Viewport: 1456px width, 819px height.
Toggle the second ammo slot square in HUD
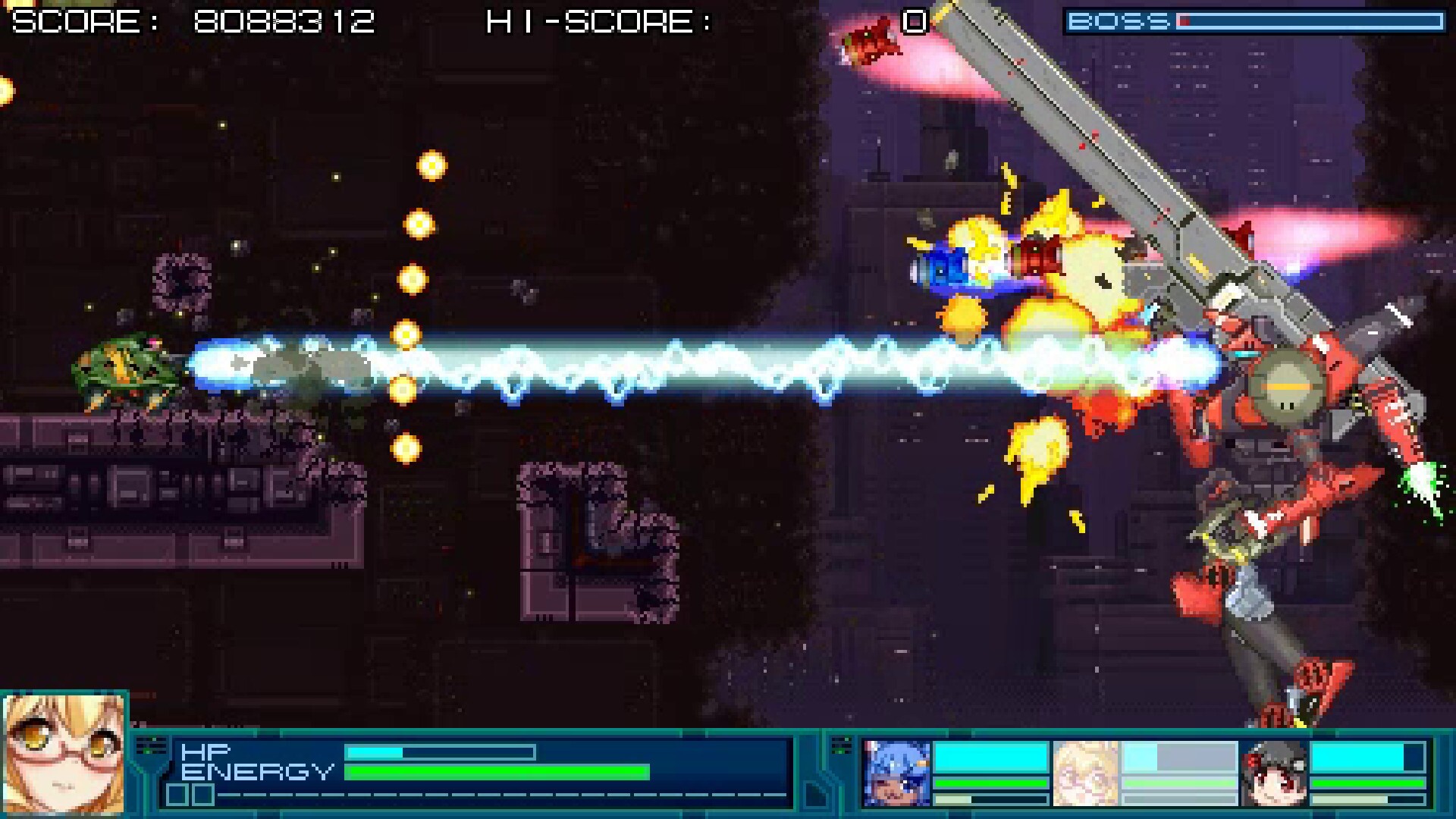pos(202,794)
